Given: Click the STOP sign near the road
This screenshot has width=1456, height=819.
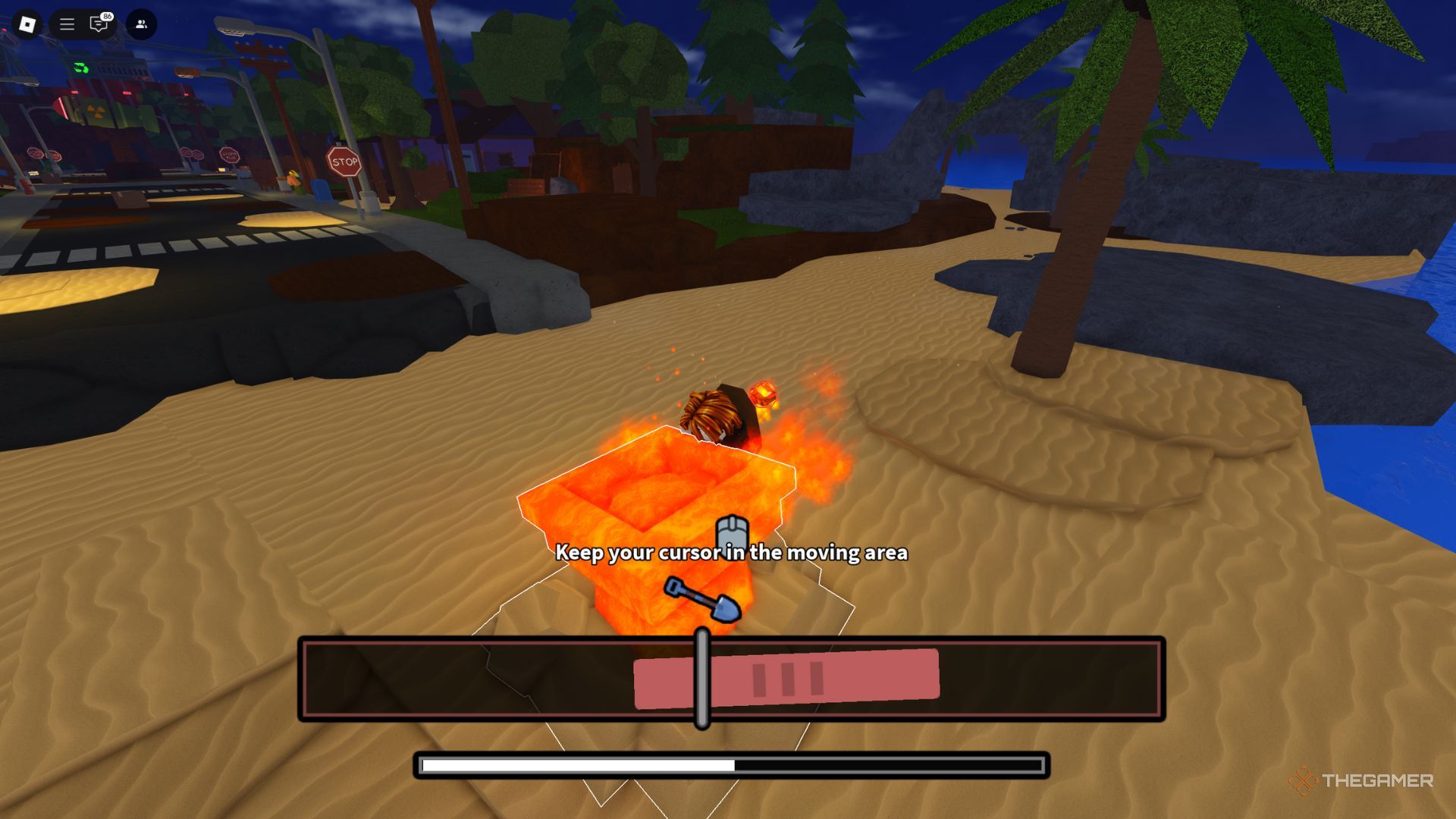Looking at the screenshot, I should [344, 161].
